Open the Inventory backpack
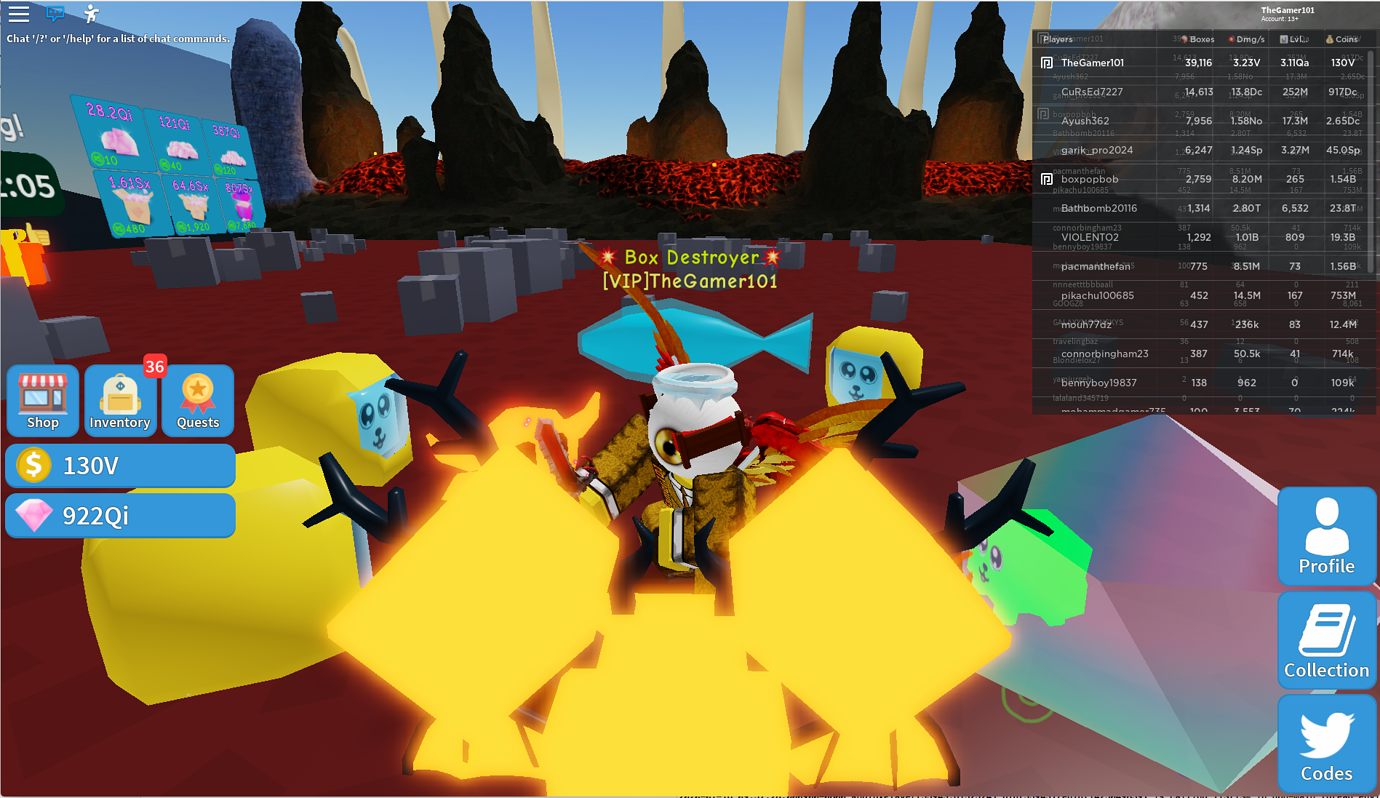 (x=119, y=400)
